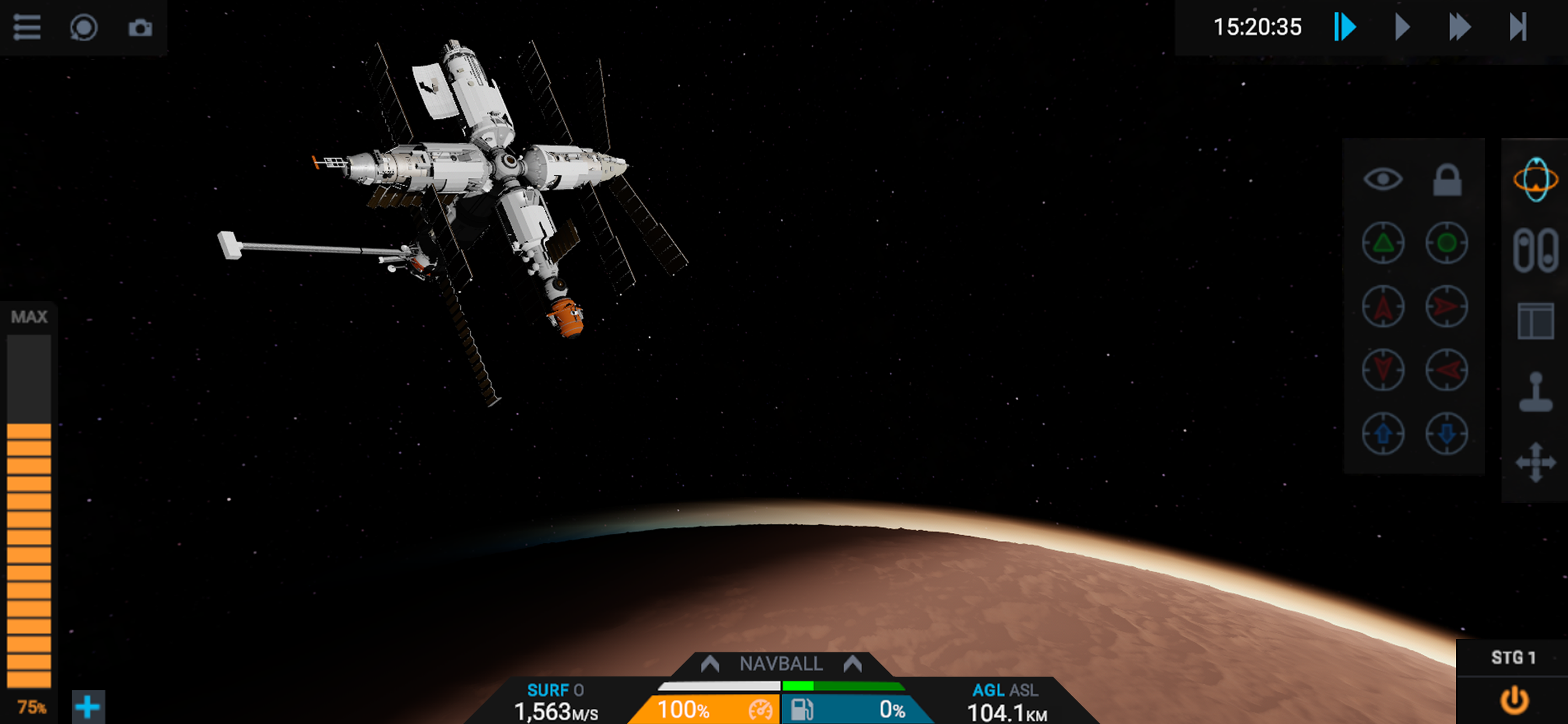Skip ahead with the skip-to-end control
The width and height of the screenshot is (1568, 724).
[1517, 27]
